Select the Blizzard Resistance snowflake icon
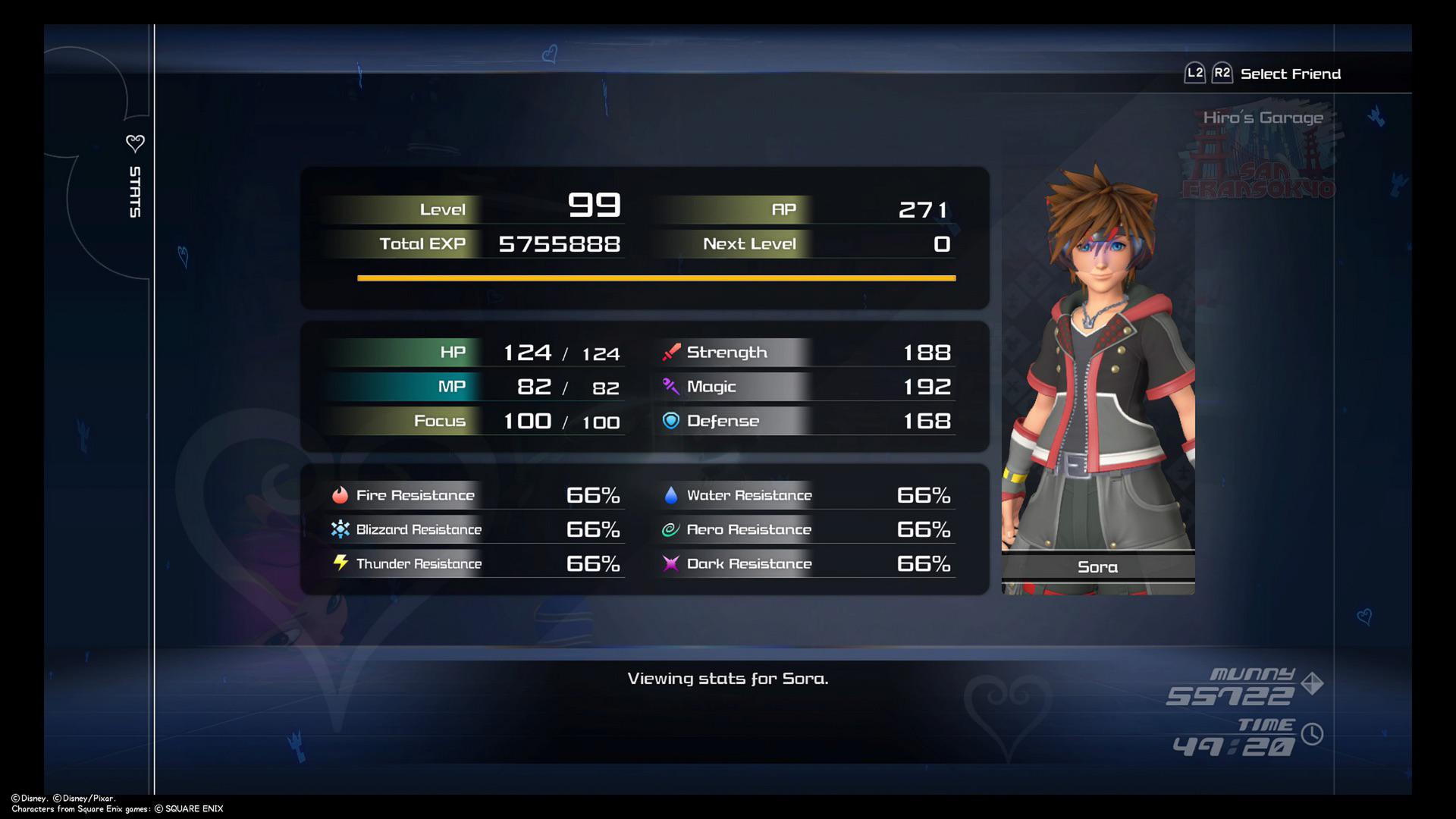This screenshot has height=819, width=1456. coord(340,529)
